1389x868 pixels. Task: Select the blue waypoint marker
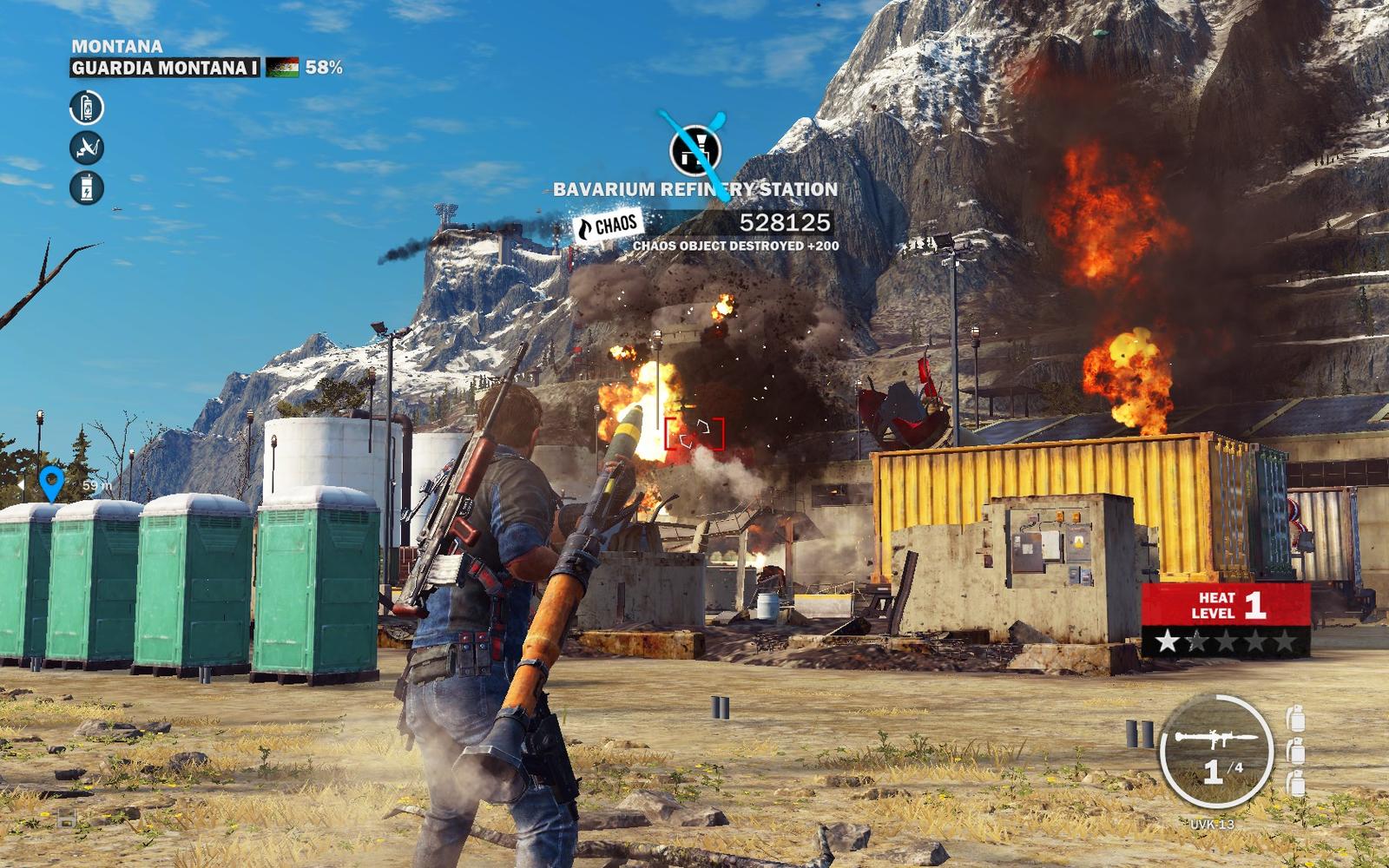pos(52,483)
